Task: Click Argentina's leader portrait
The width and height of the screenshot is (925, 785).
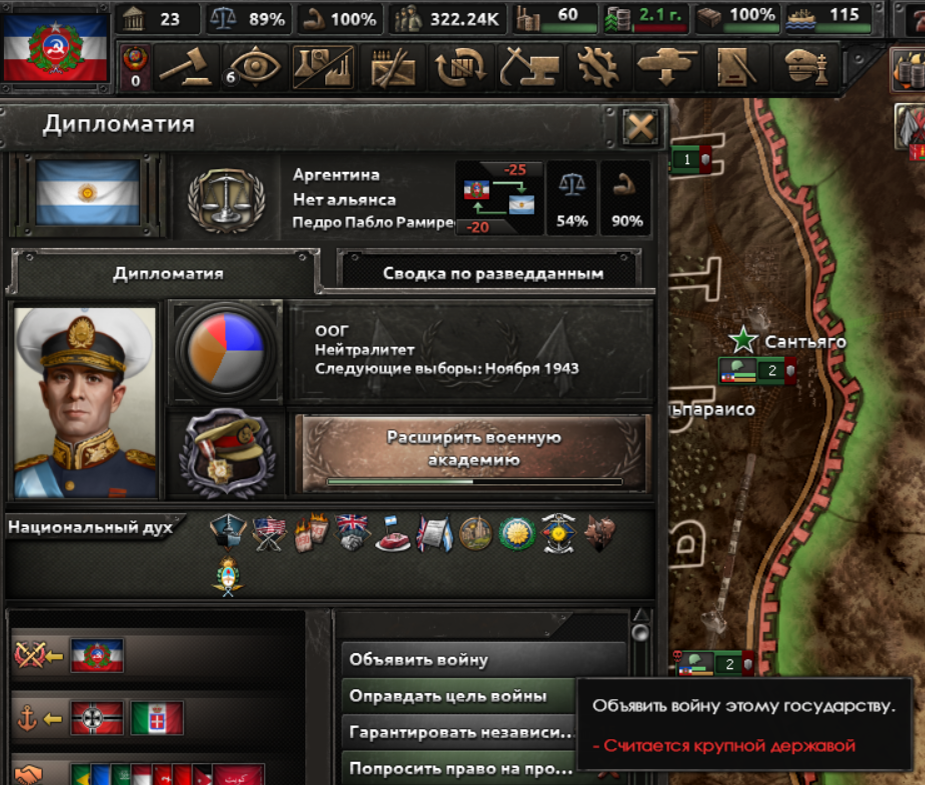Action: pyautogui.click(x=87, y=402)
